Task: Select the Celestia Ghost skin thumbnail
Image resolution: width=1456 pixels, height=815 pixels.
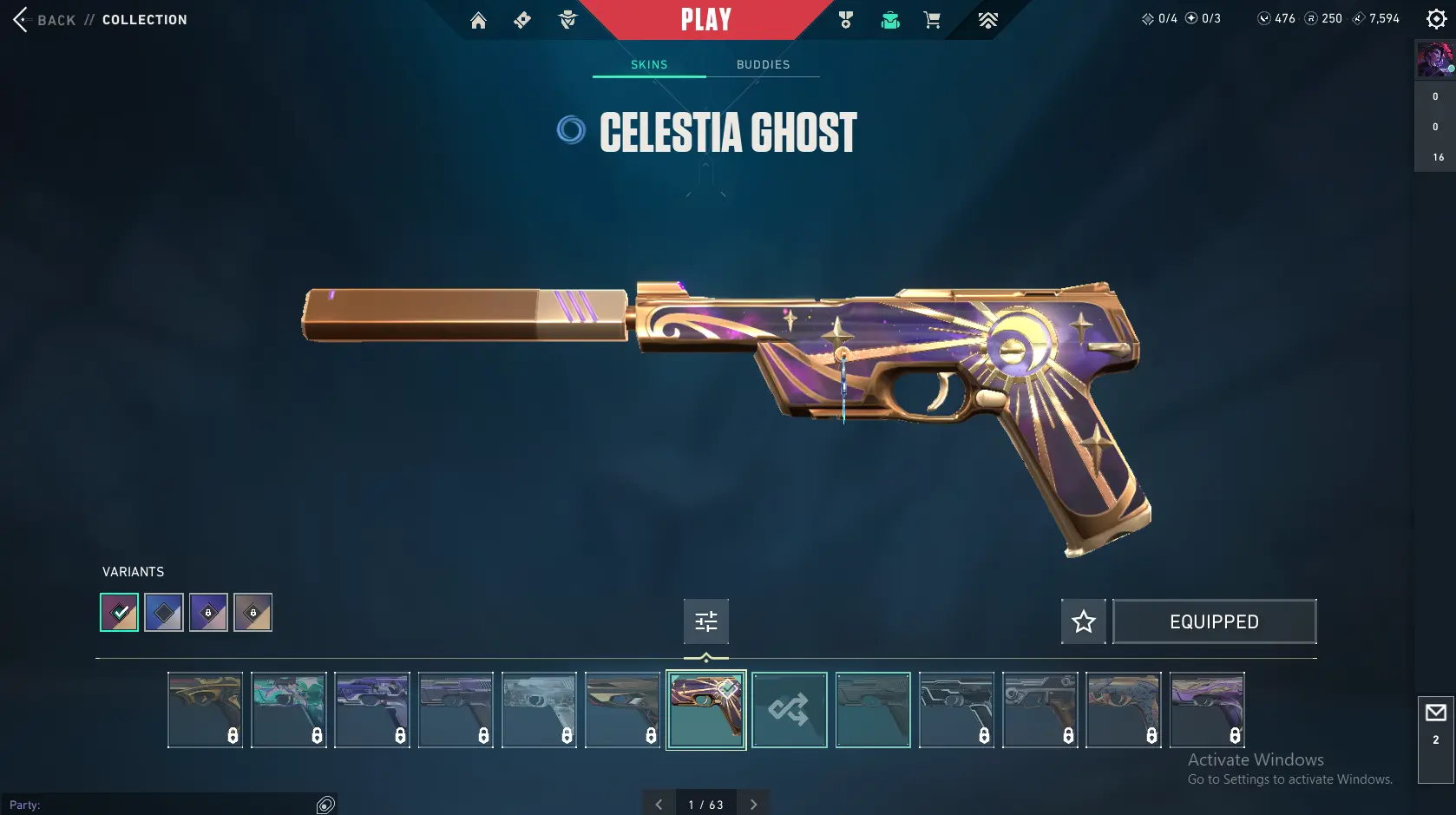Action: point(705,710)
